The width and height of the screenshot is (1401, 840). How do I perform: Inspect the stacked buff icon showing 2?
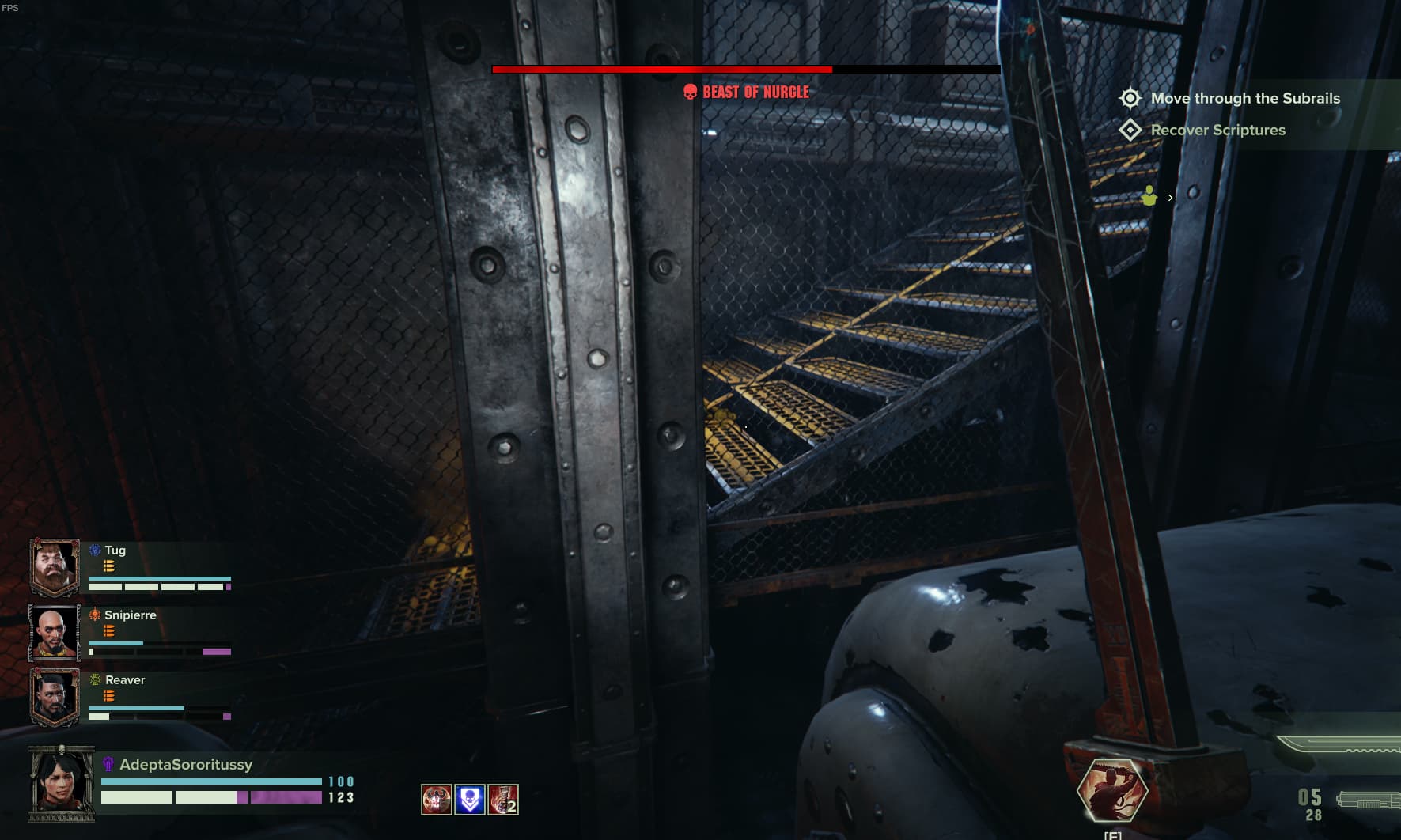click(x=503, y=800)
